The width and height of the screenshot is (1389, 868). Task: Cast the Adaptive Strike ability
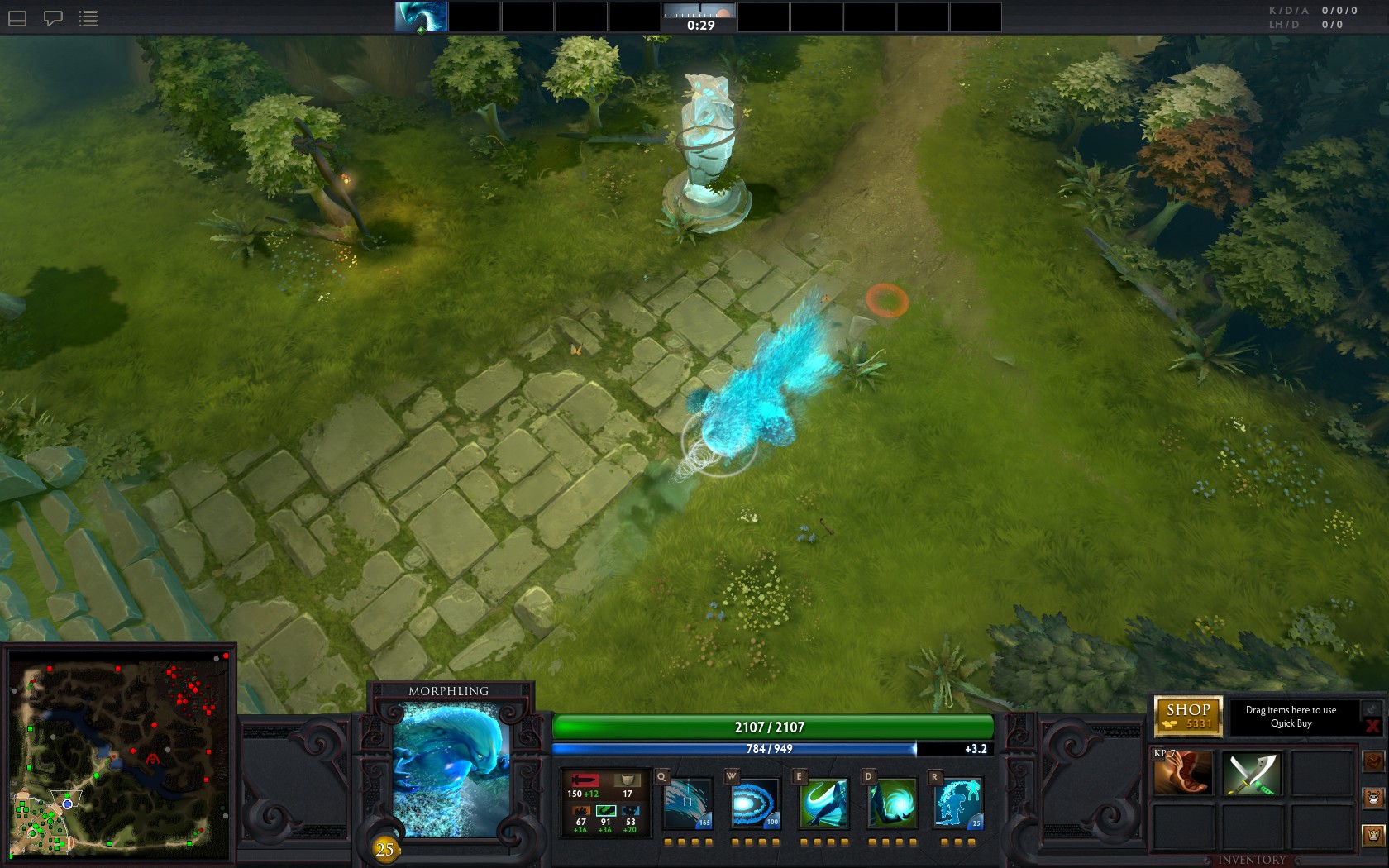tap(756, 803)
